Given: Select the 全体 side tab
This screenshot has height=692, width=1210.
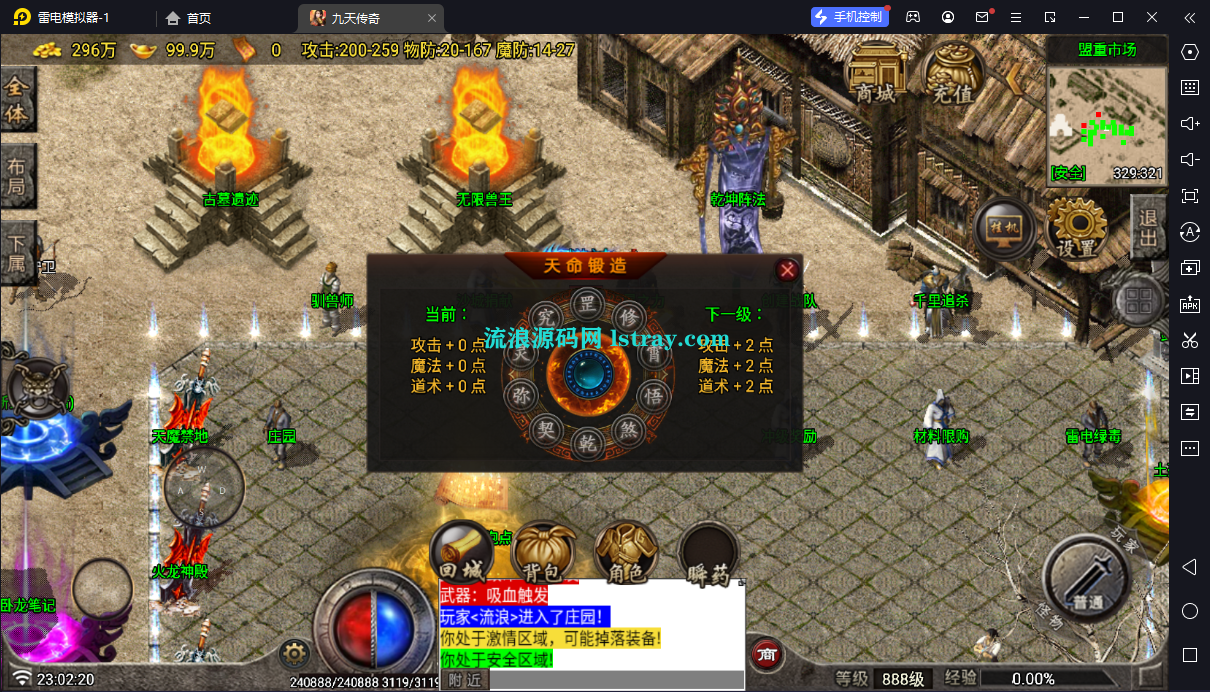Looking at the screenshot, I should coord(17,101).
